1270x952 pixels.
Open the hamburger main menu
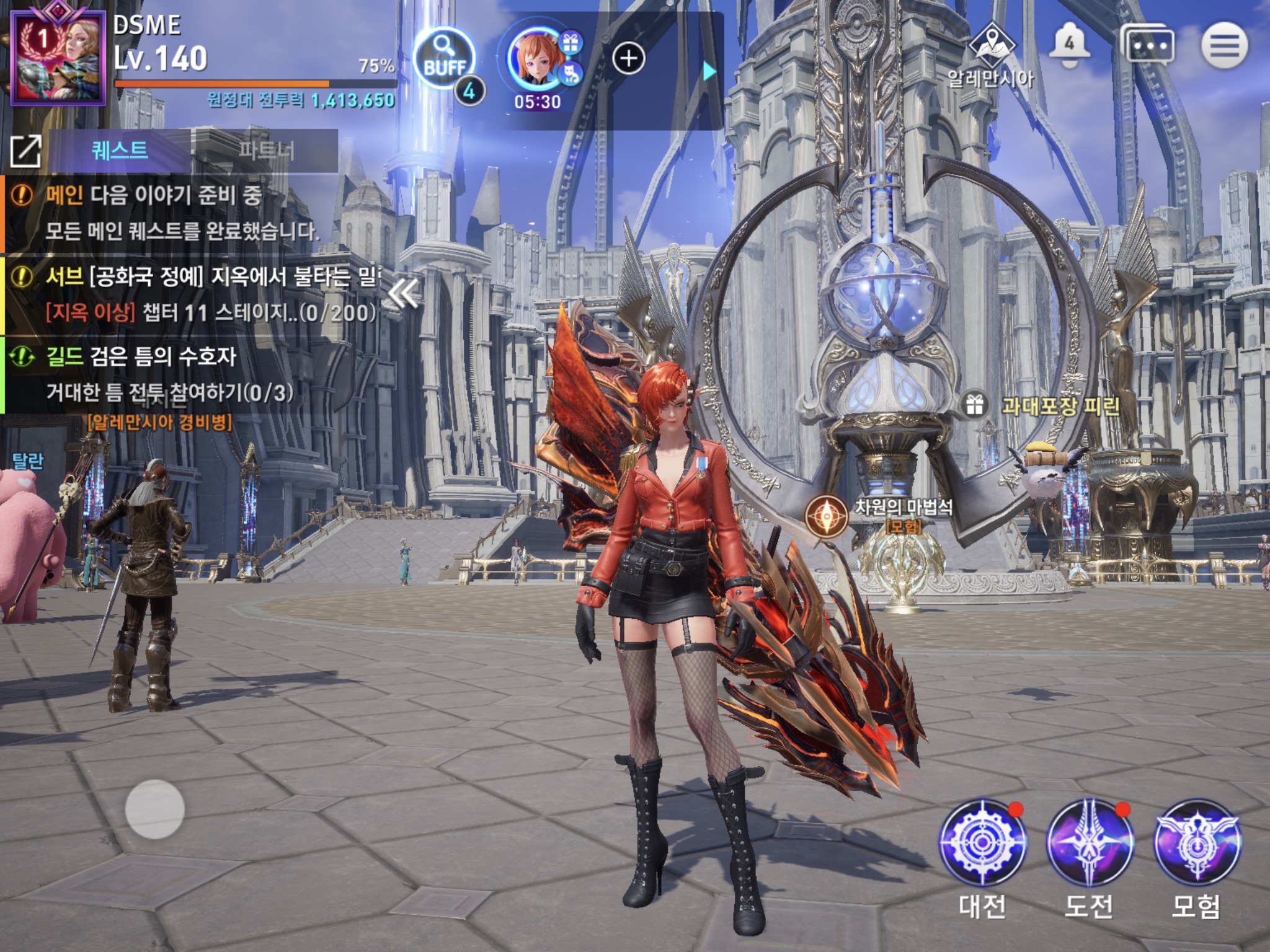tap(1224, 45)
